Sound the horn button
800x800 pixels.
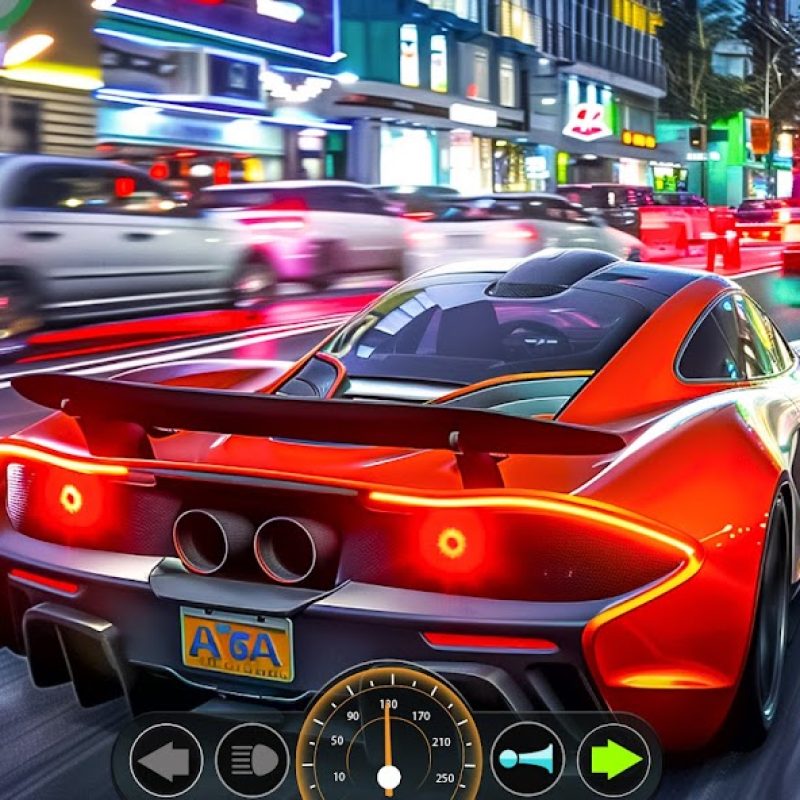coord(527,759)
